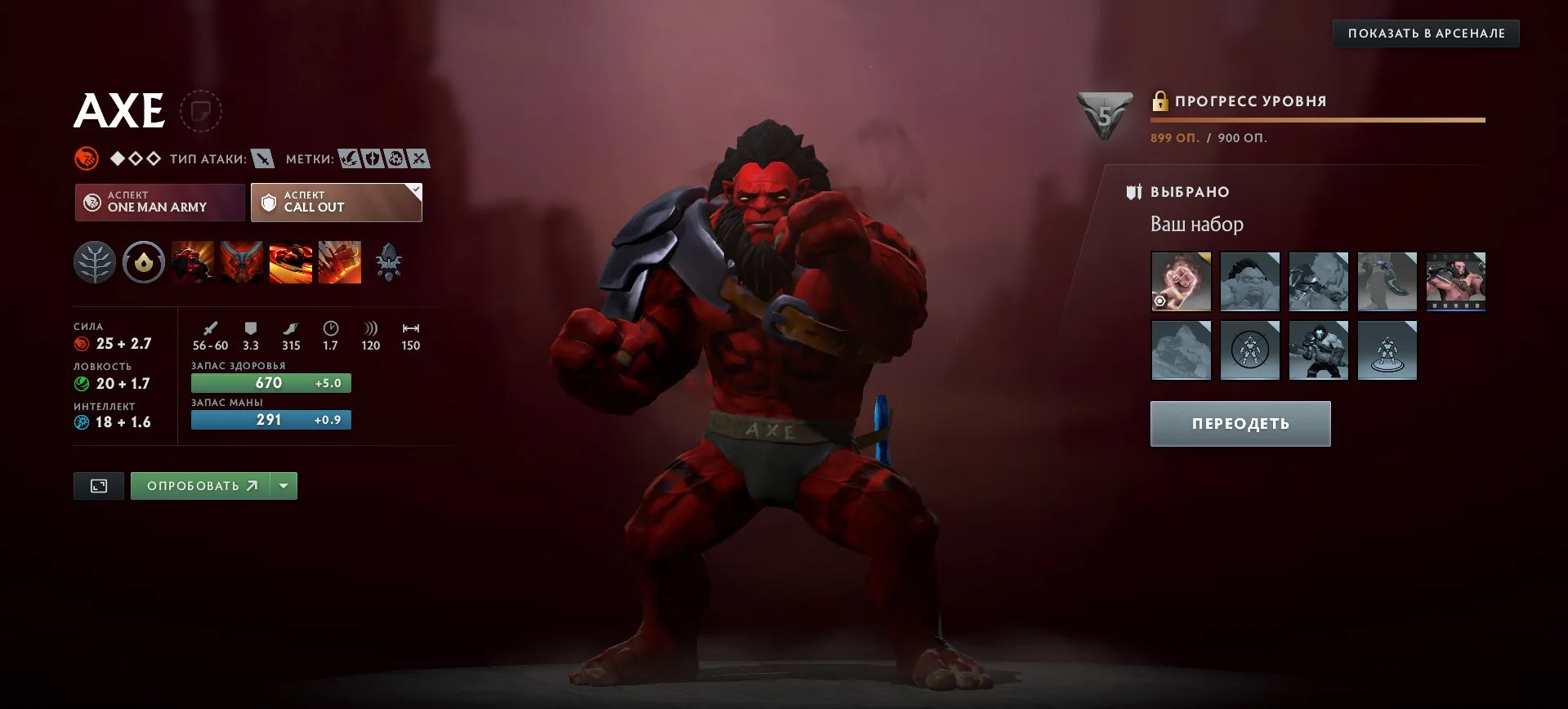Click the red strength attribute icon
1568x709 pixels.
pos(81,344)
